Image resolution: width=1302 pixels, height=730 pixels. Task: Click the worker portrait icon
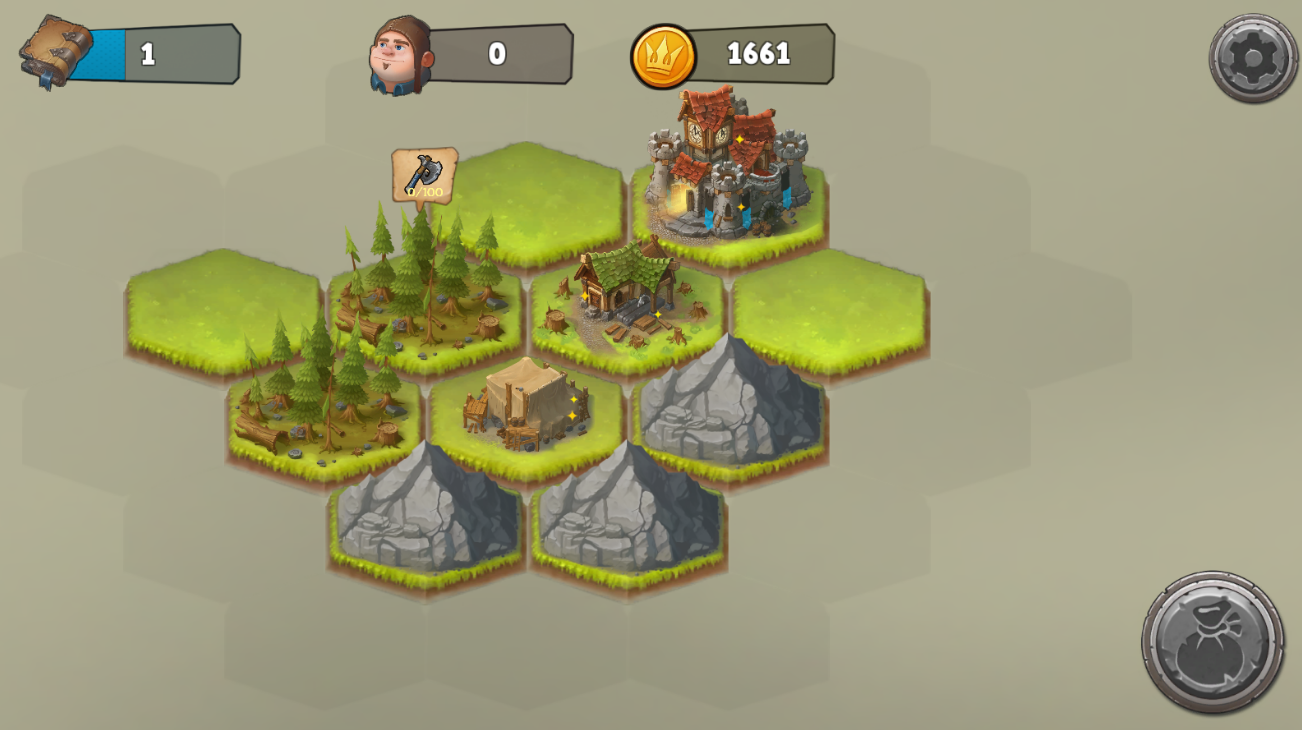(400, 55)
